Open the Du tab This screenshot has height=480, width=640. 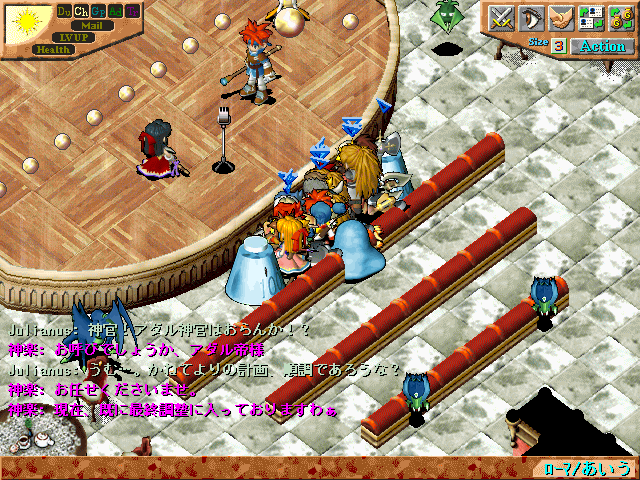[65, 11]
